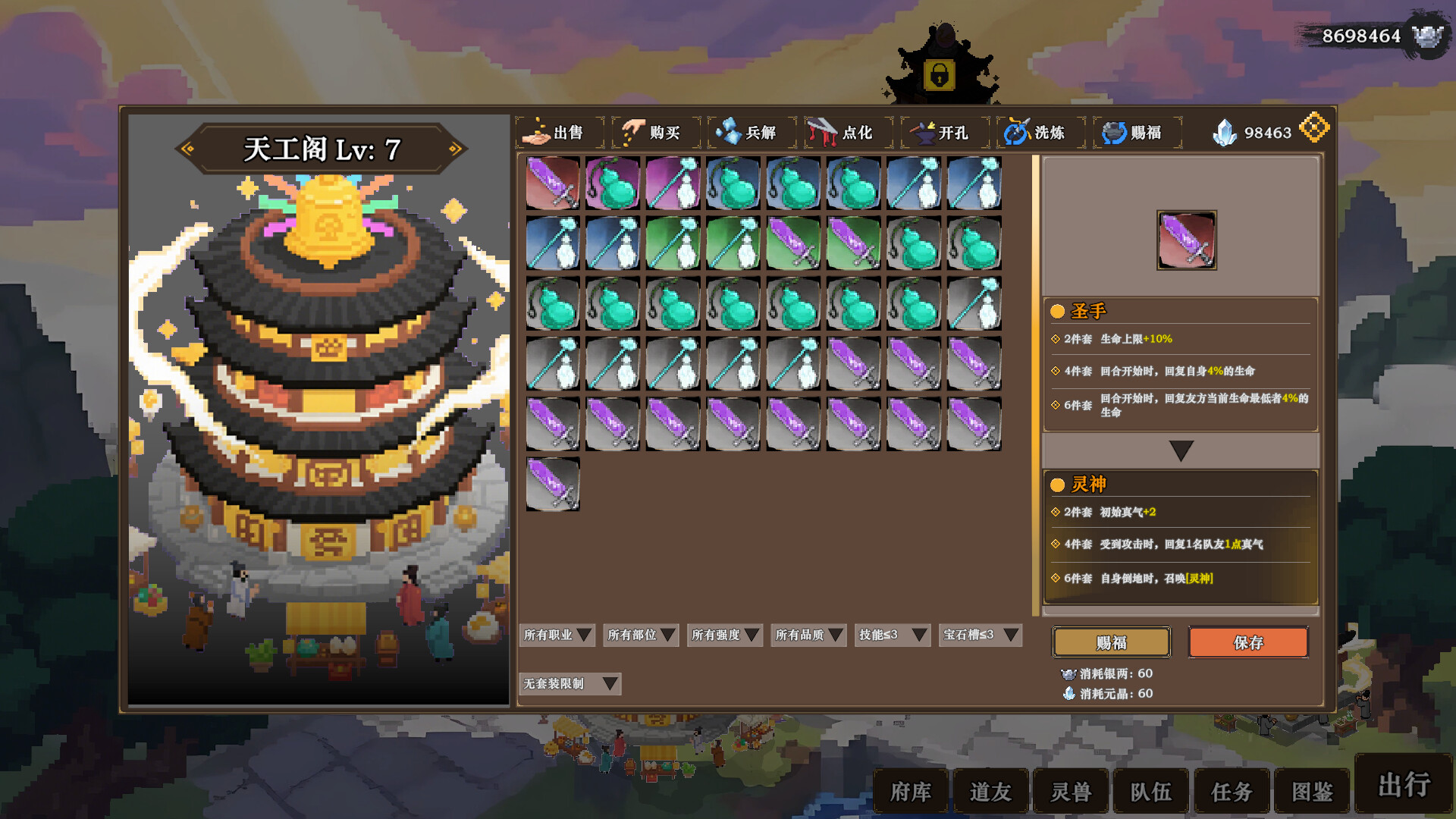The width and height of the screenshot is (1456, 819).
Task: Select the 赐福 tab at top
Action: pos(1136,133)
